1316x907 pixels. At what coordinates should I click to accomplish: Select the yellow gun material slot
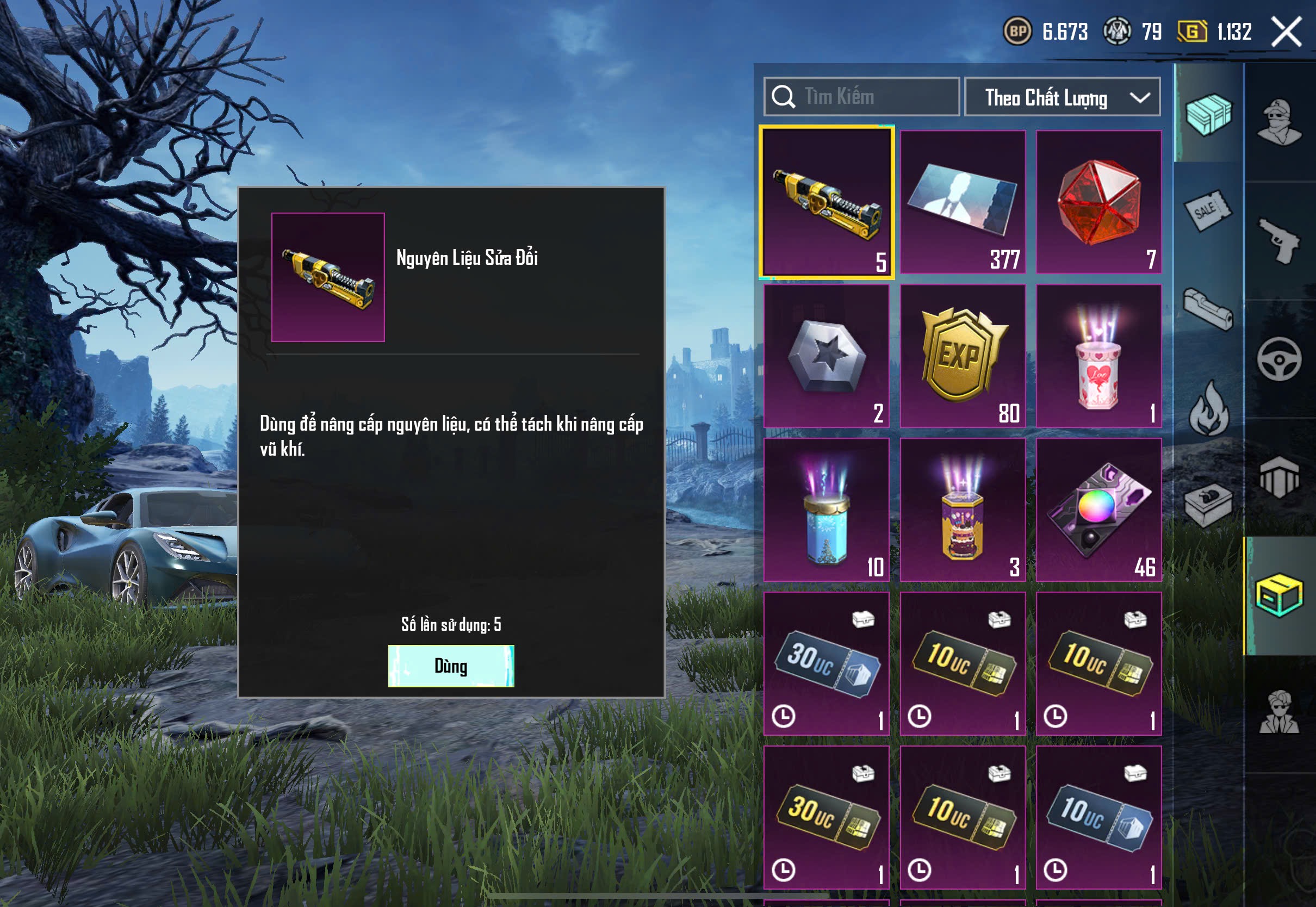coord(826,202)
